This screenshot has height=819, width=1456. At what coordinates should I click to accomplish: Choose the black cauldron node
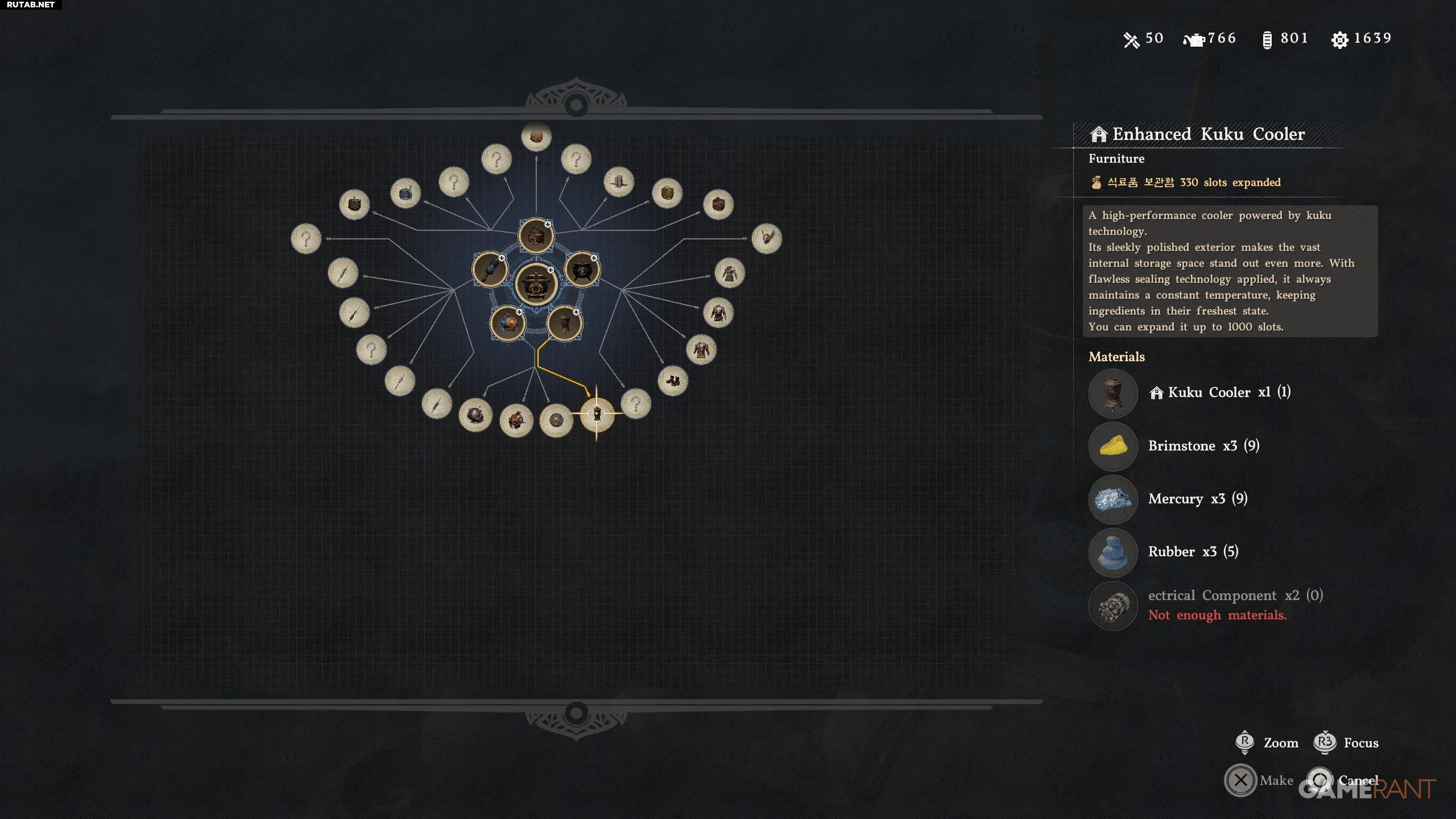pyautogui.click(x=581, y=270)
